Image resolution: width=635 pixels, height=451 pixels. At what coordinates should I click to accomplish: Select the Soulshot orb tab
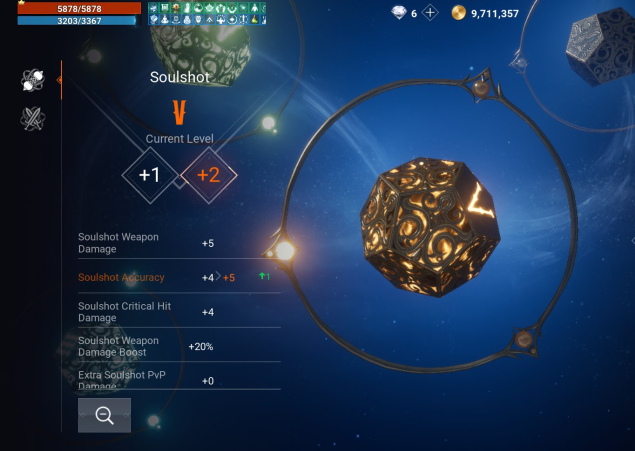[x=33, y=81]
